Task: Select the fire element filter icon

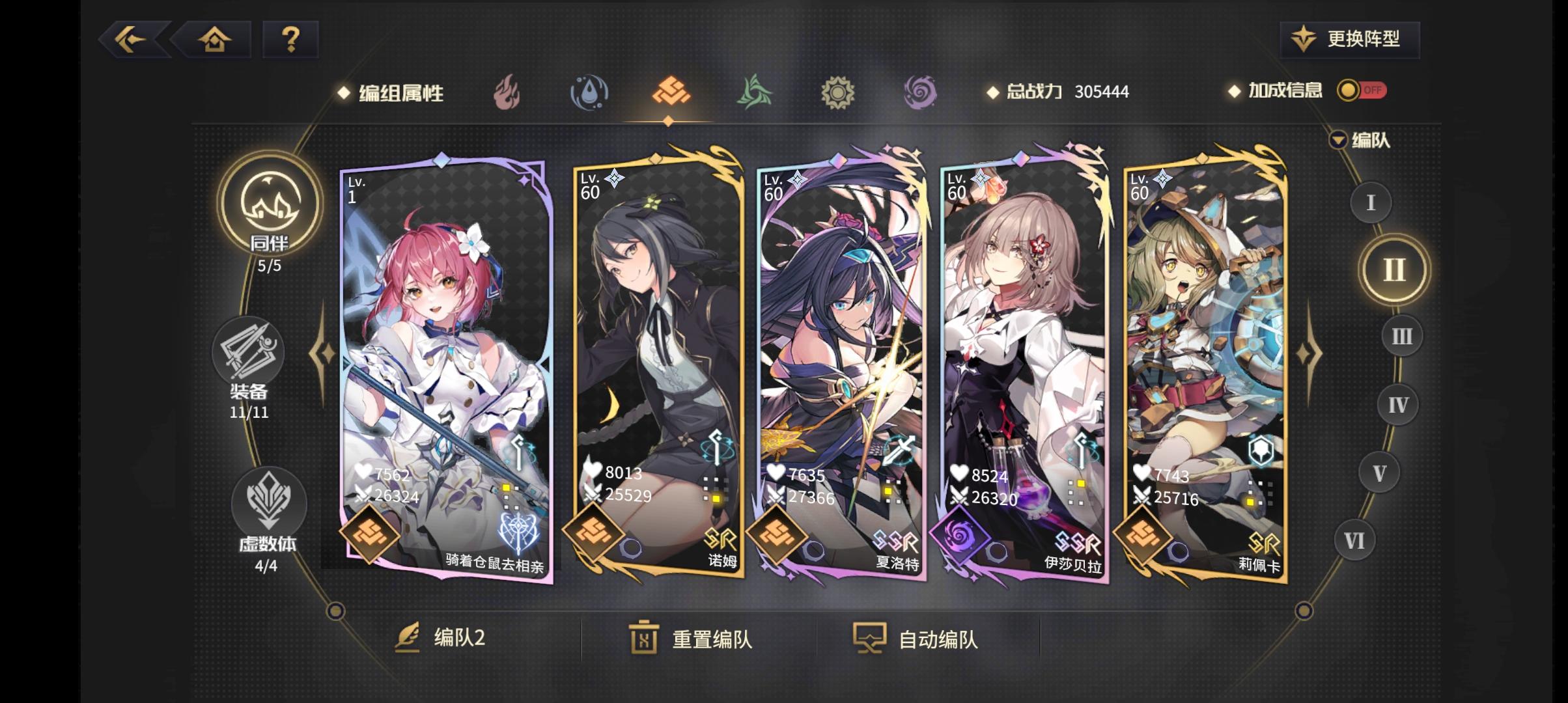Action: pos(507,92)
